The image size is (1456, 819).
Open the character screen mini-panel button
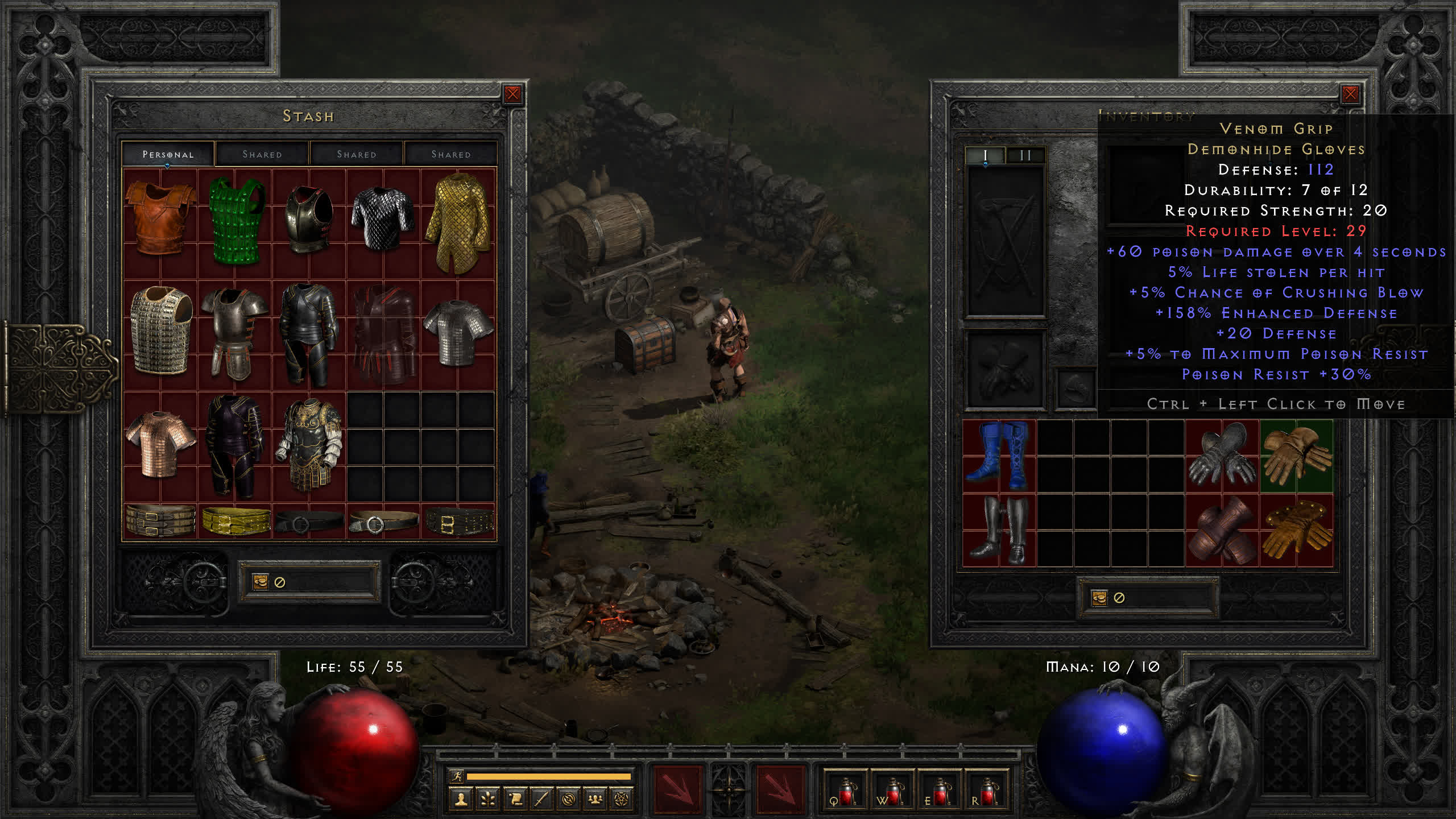tap(461, 800)
